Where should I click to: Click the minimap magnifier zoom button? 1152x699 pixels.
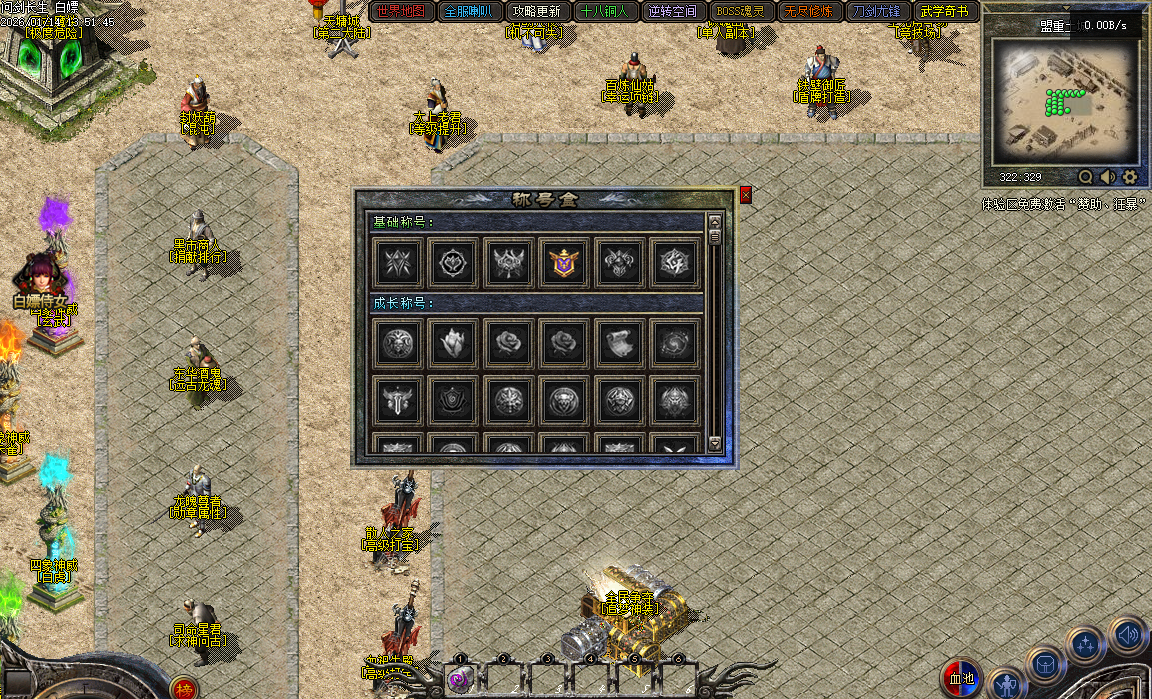[1085, 177]
